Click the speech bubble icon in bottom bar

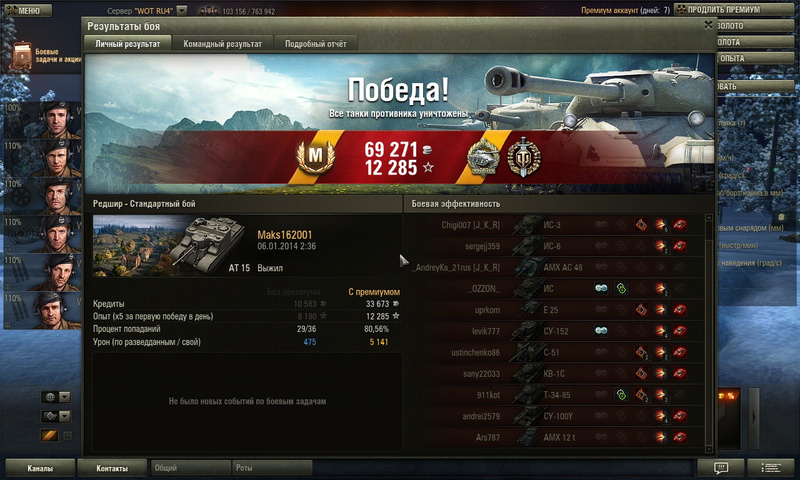(721, 468)
